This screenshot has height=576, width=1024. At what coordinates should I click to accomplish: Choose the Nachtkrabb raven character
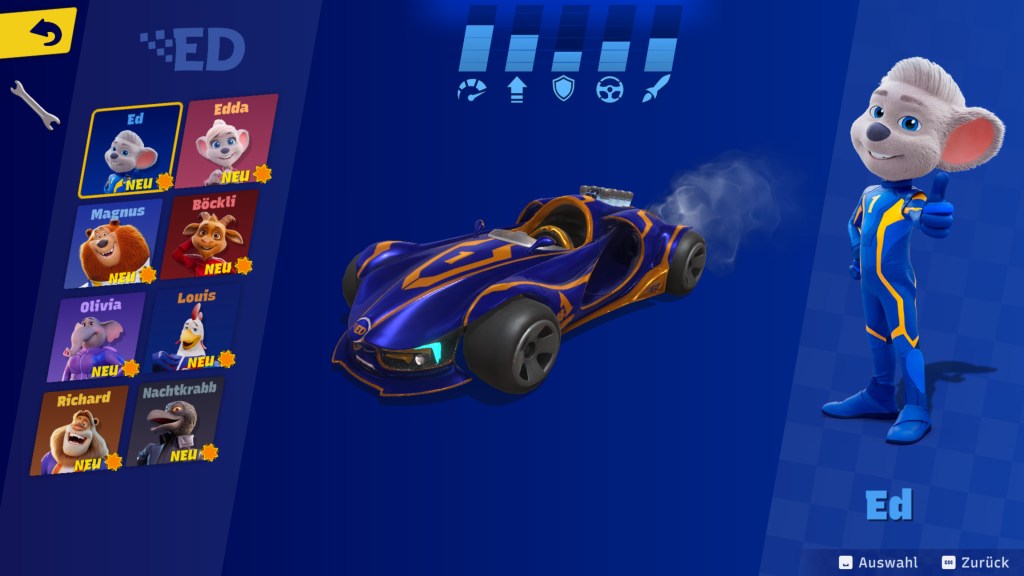point(177,422)
